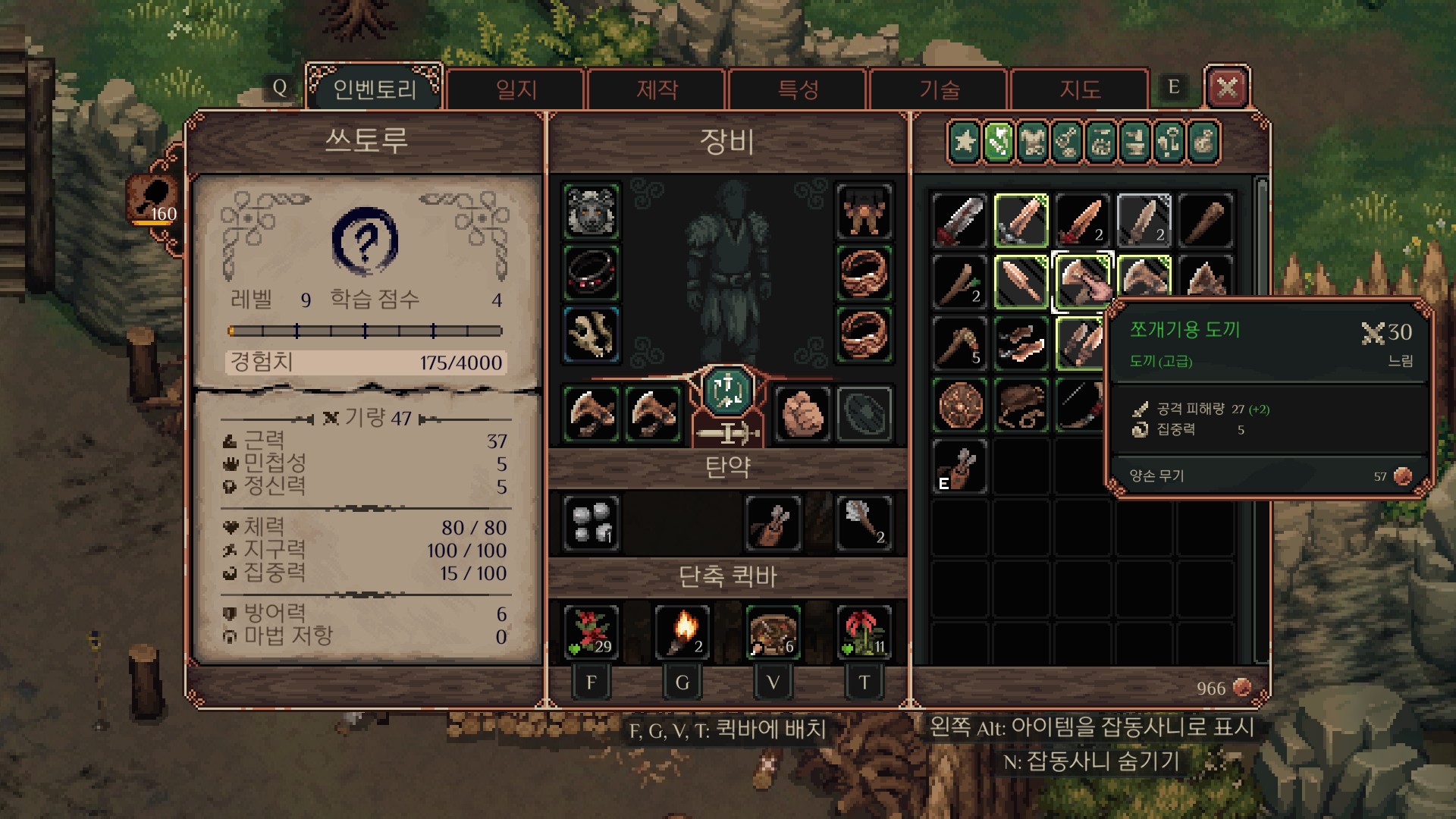Select the wolf head helmet equipment slot
The height and width of the screenshot is (819, 1456).
coord(591,211)
